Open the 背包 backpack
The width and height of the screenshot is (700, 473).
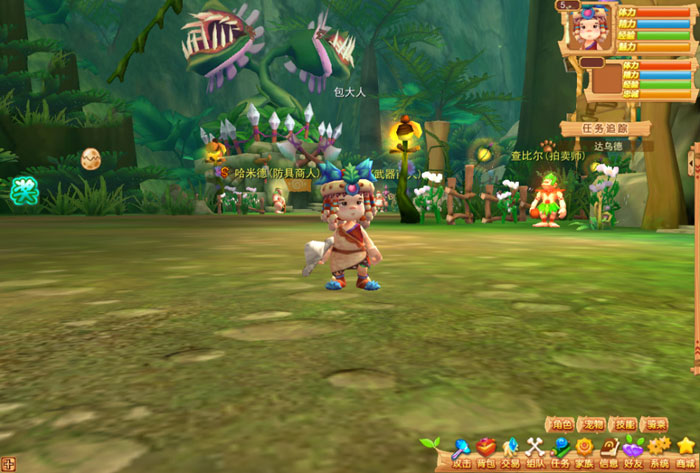tap(485, 452)
